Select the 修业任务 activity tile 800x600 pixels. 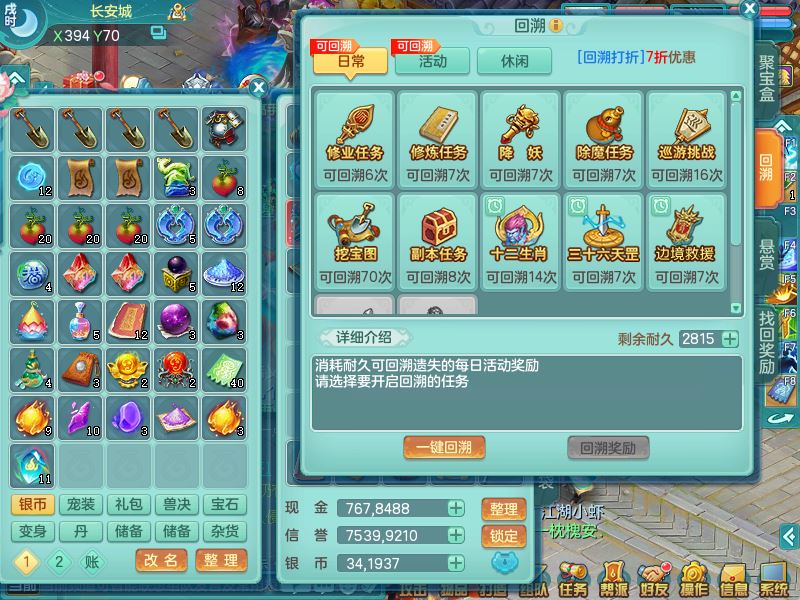click(355, 138)
